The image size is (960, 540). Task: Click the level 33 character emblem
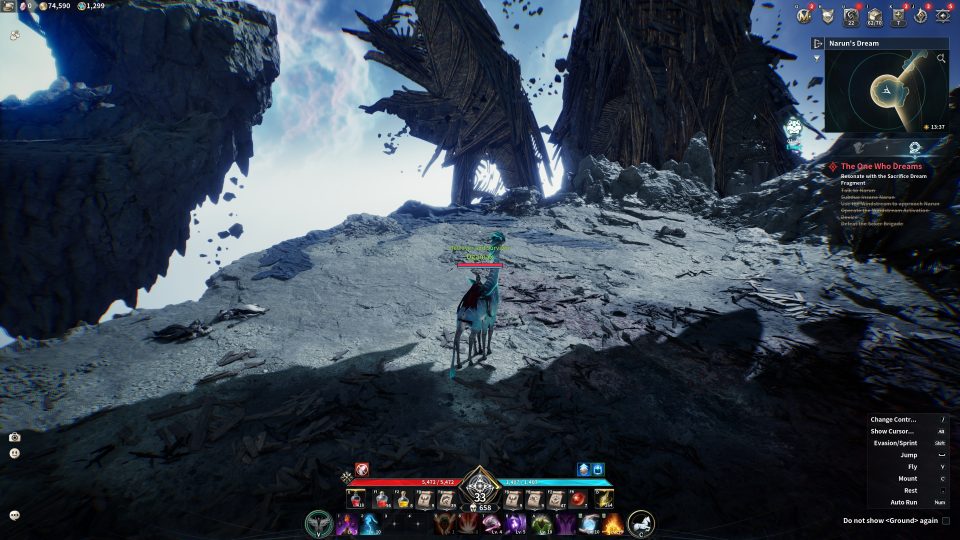(x=480, y=495)
